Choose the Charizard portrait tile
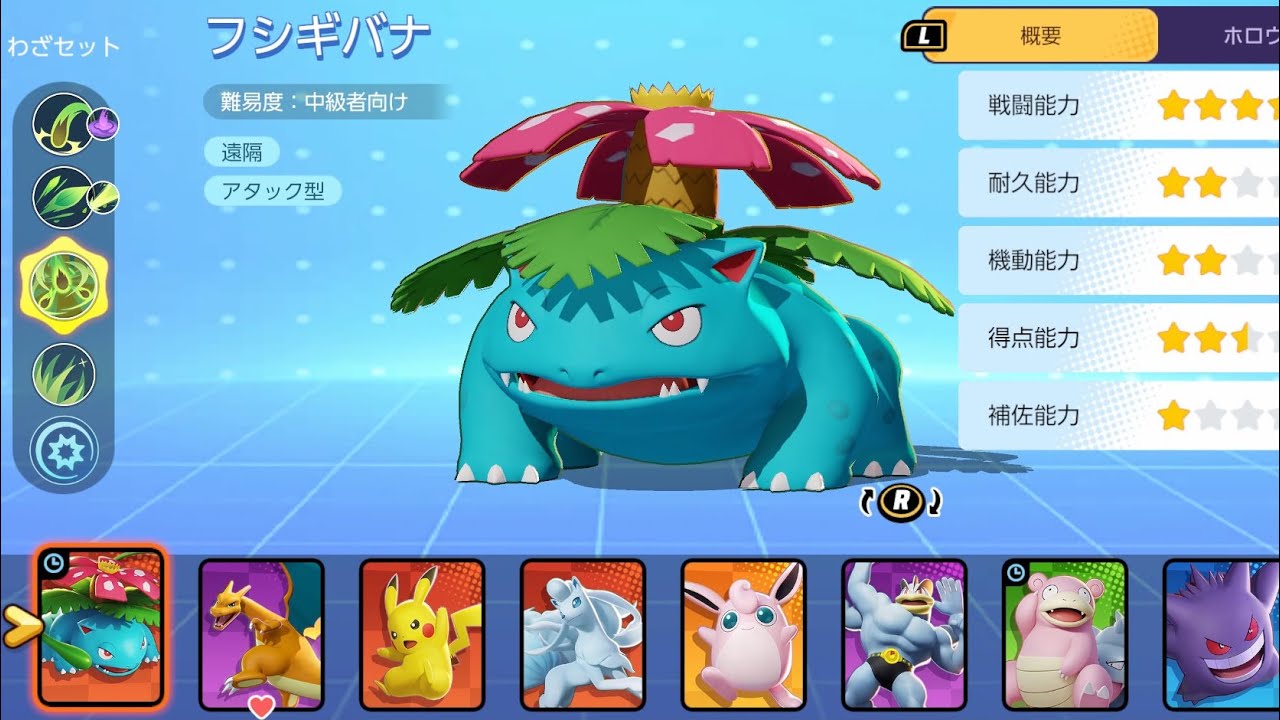 [x=261, y=634]
